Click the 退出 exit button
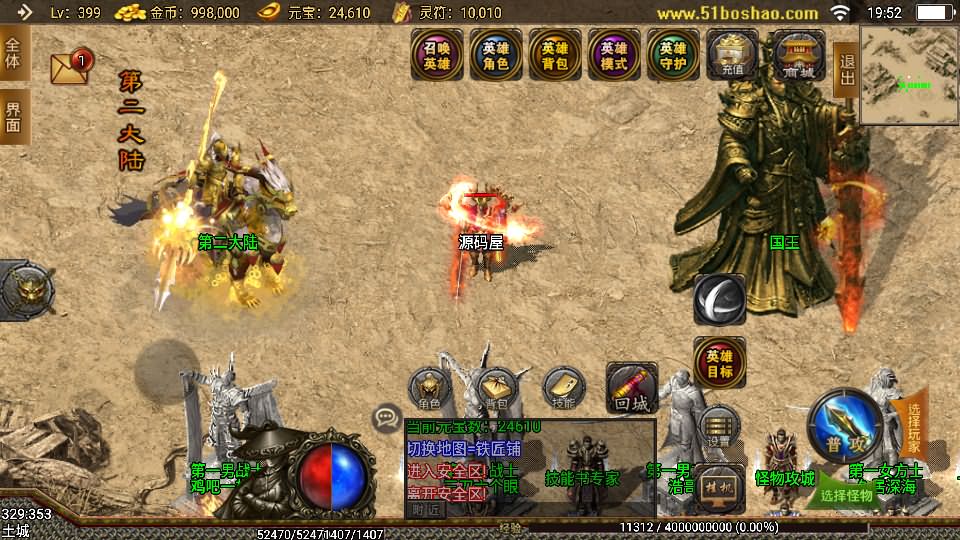Viewport: 960px width, 540px height. [x=846, y=70]
